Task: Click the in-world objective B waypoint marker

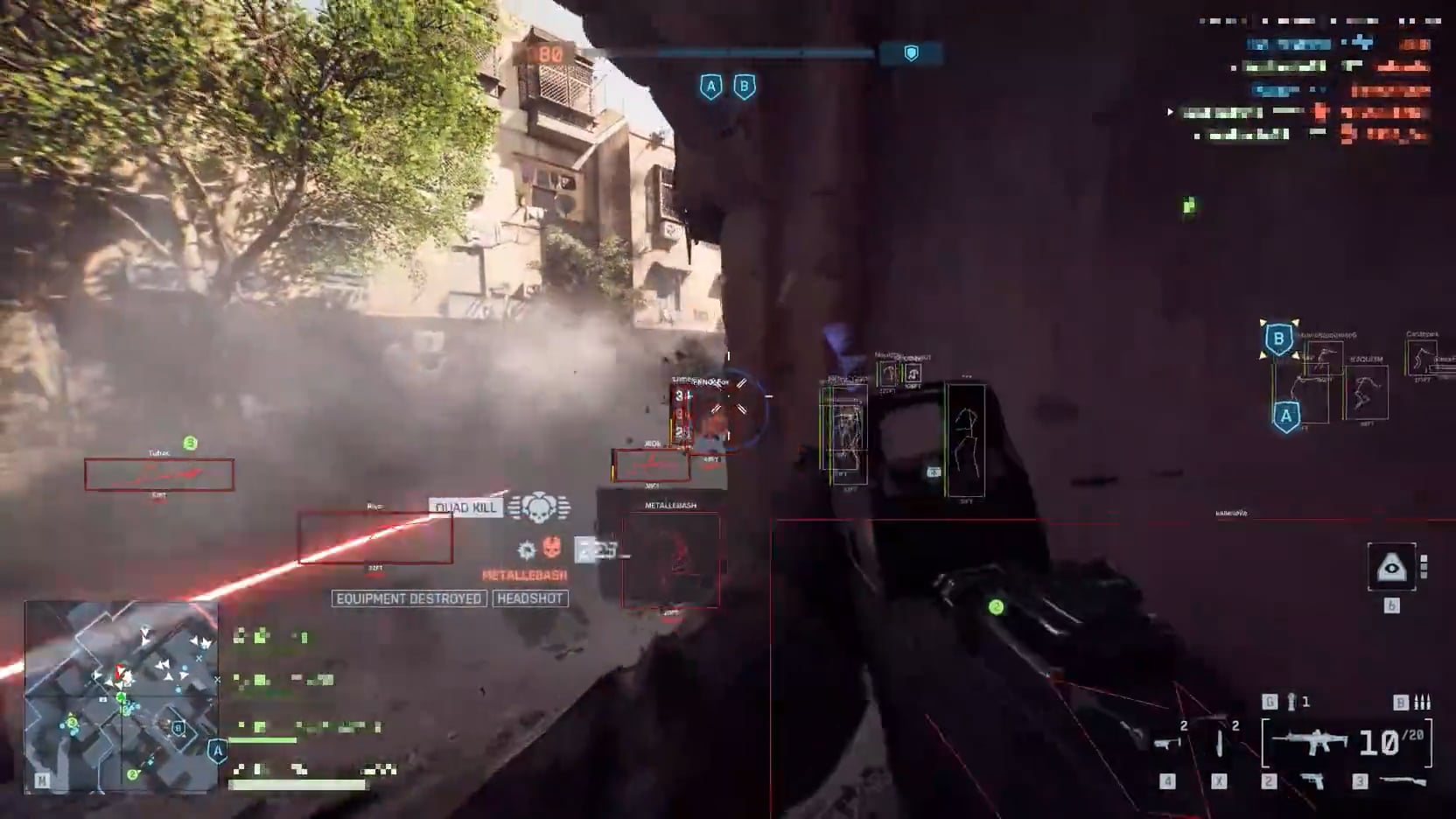Action: pos(1278,339)
